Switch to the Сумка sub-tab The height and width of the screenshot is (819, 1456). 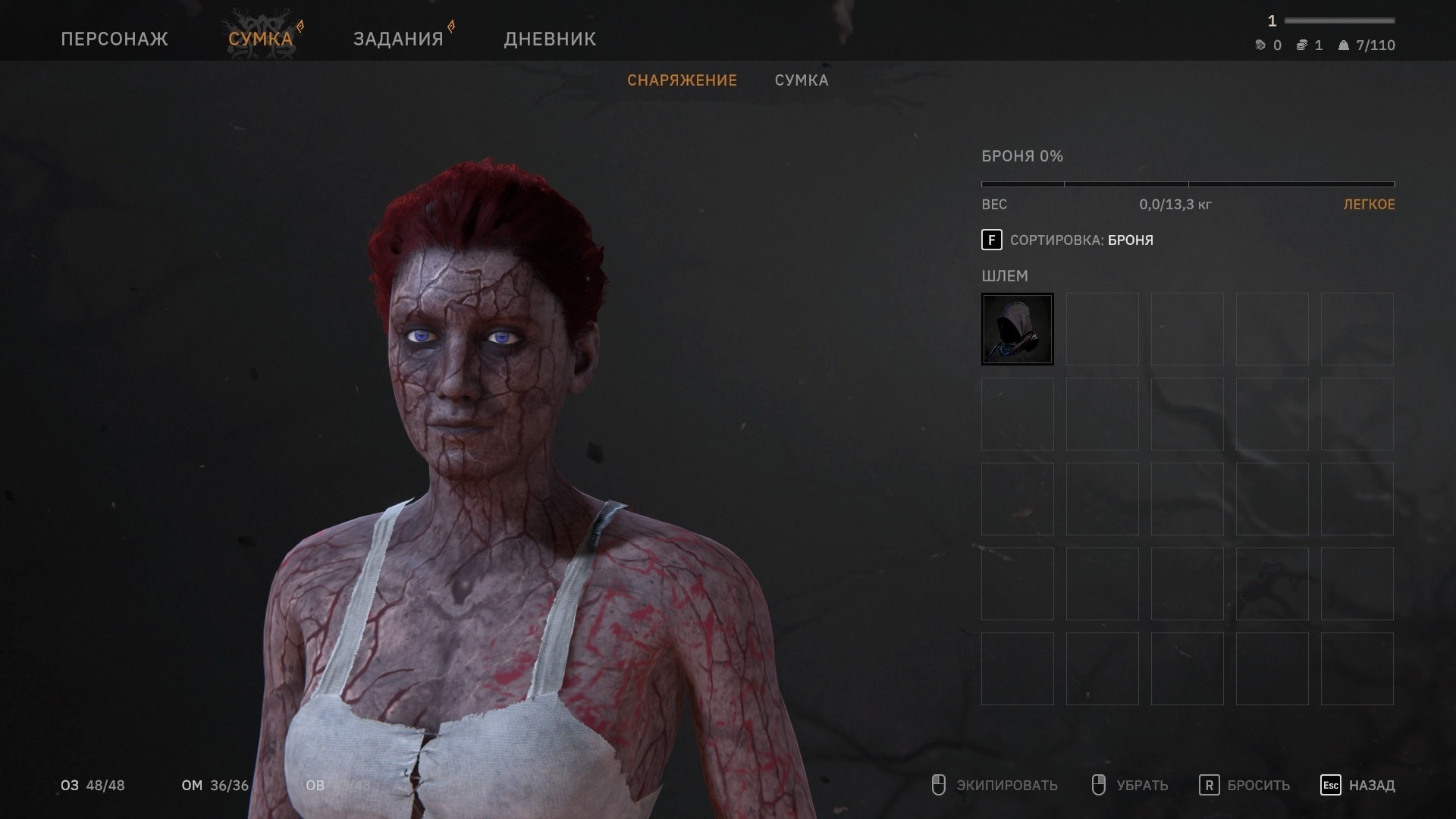[802, 80]
